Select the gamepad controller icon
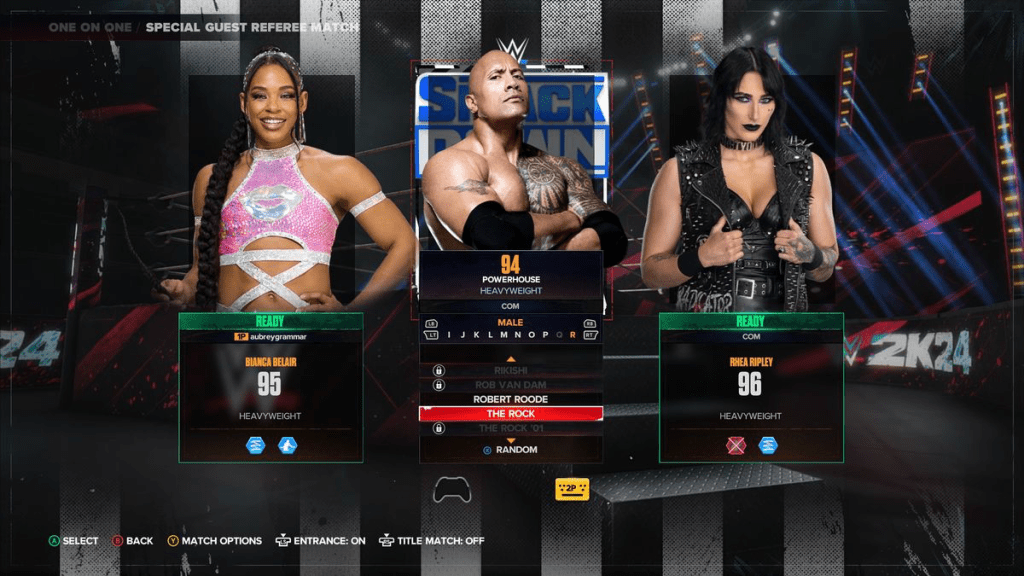Viewport: 1024px width, 576px height. pos(452,490)
